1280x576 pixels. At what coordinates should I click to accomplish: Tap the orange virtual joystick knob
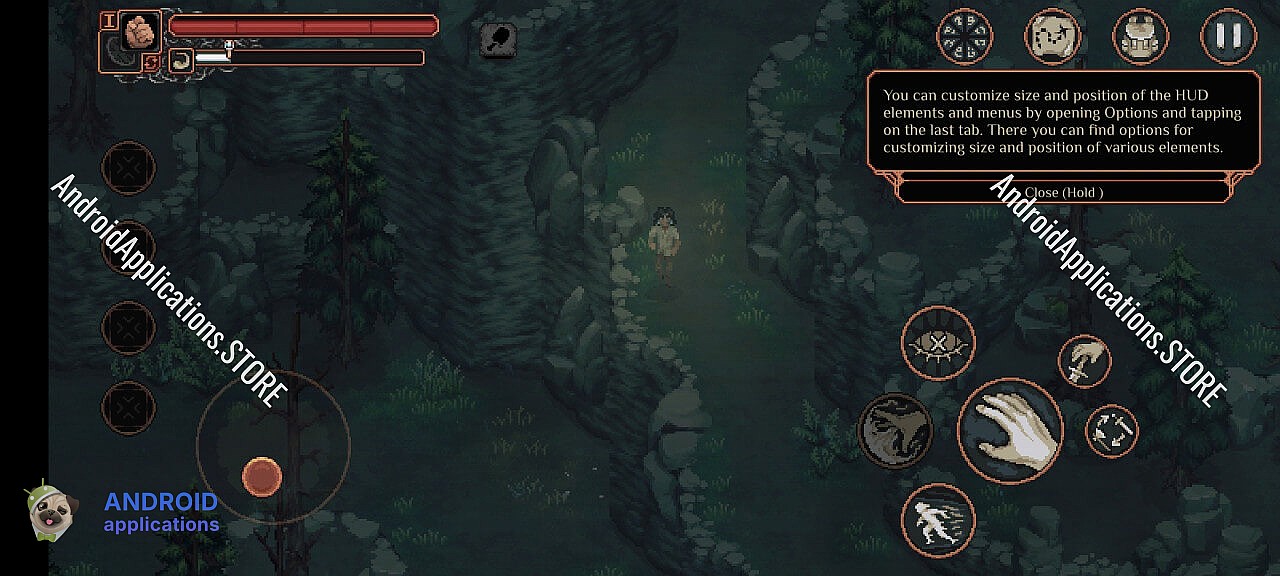[x=262, y=477]
